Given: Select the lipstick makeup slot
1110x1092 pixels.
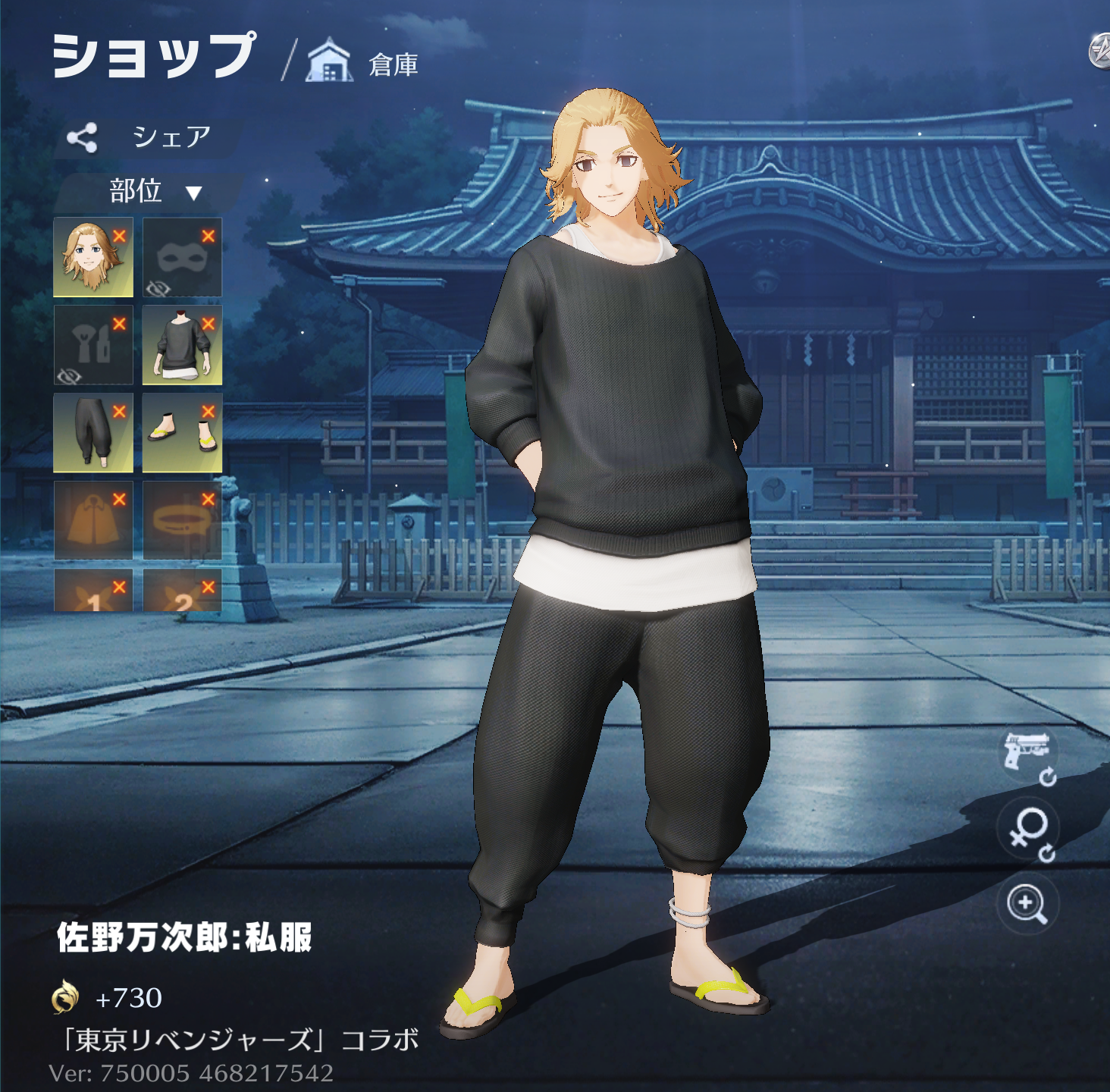Looking at the screenshot, I should click(x=92, y=346).
